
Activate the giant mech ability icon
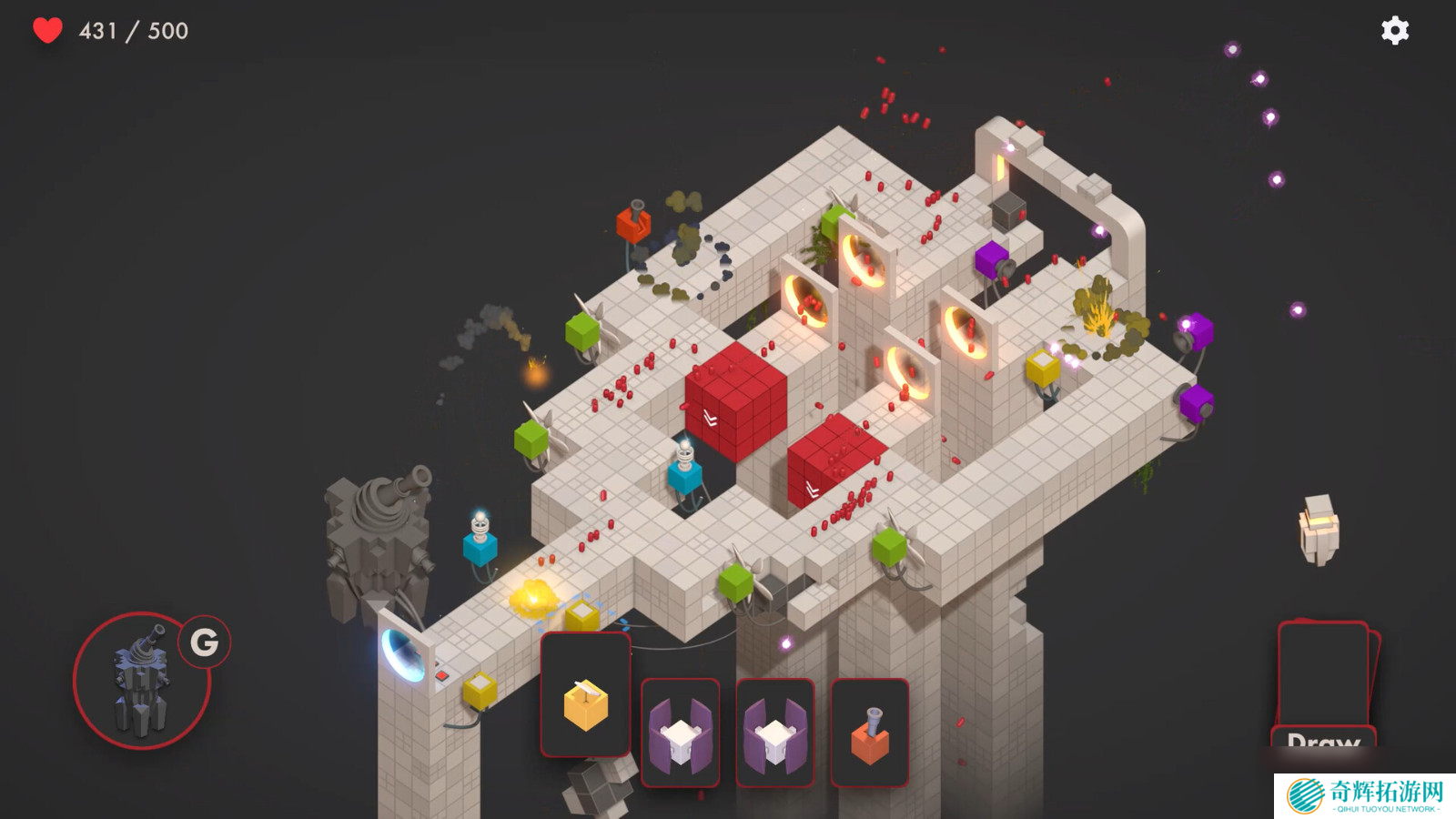tap(142, 681)
